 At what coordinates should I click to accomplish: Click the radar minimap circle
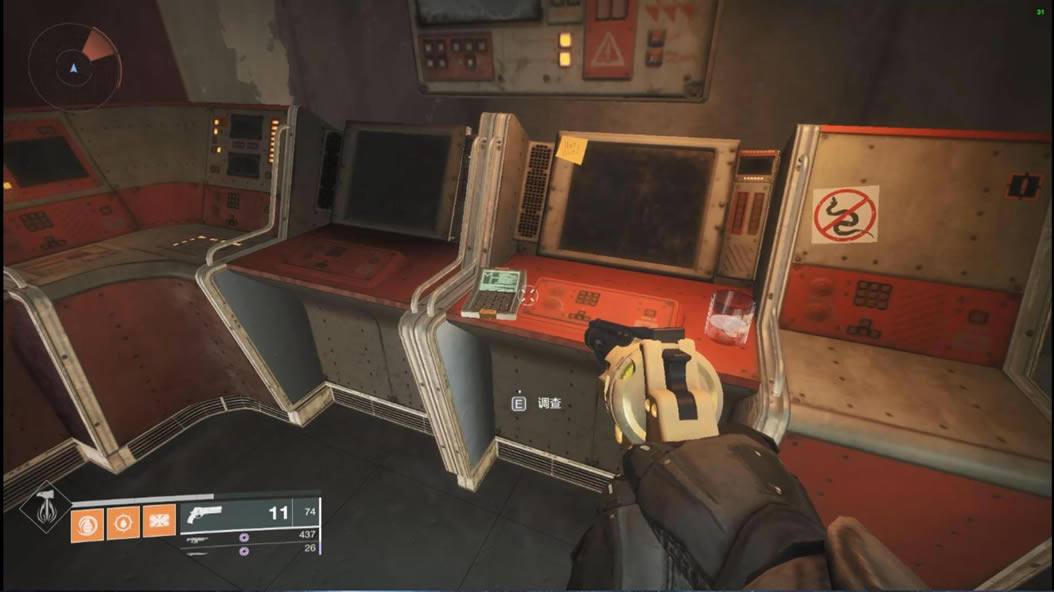point(73,67)
